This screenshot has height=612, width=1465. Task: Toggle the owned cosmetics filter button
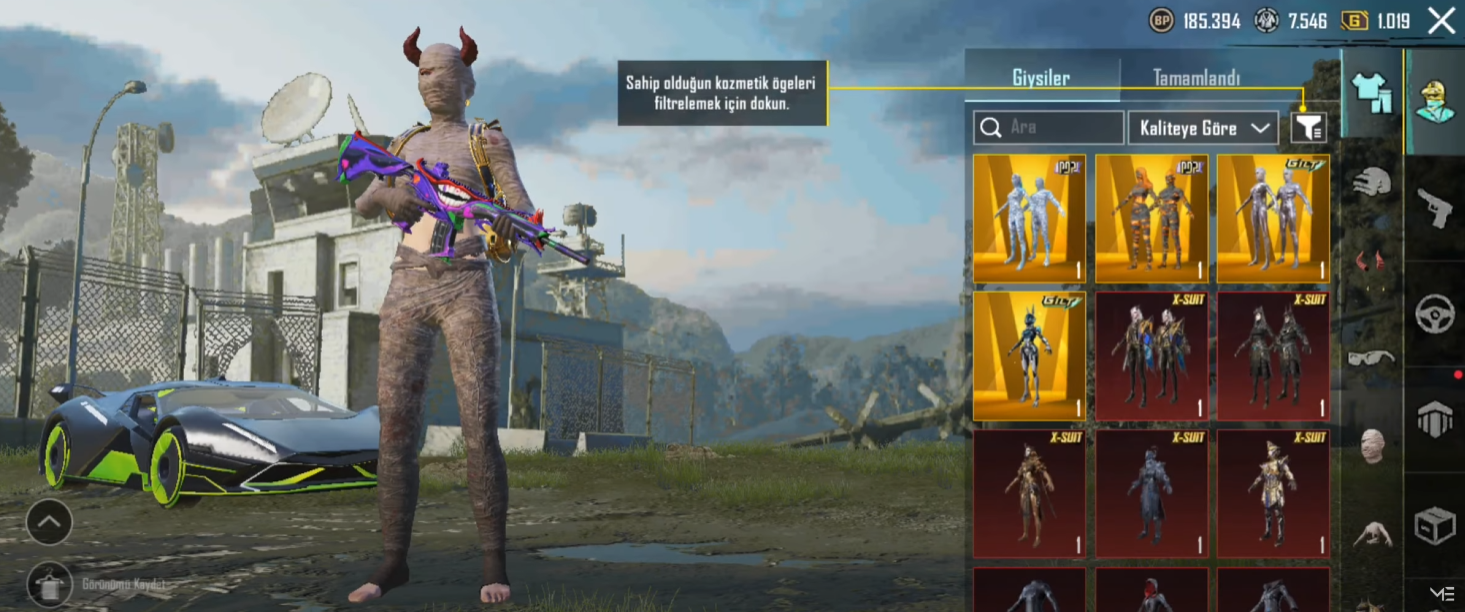pos(1308,127)
